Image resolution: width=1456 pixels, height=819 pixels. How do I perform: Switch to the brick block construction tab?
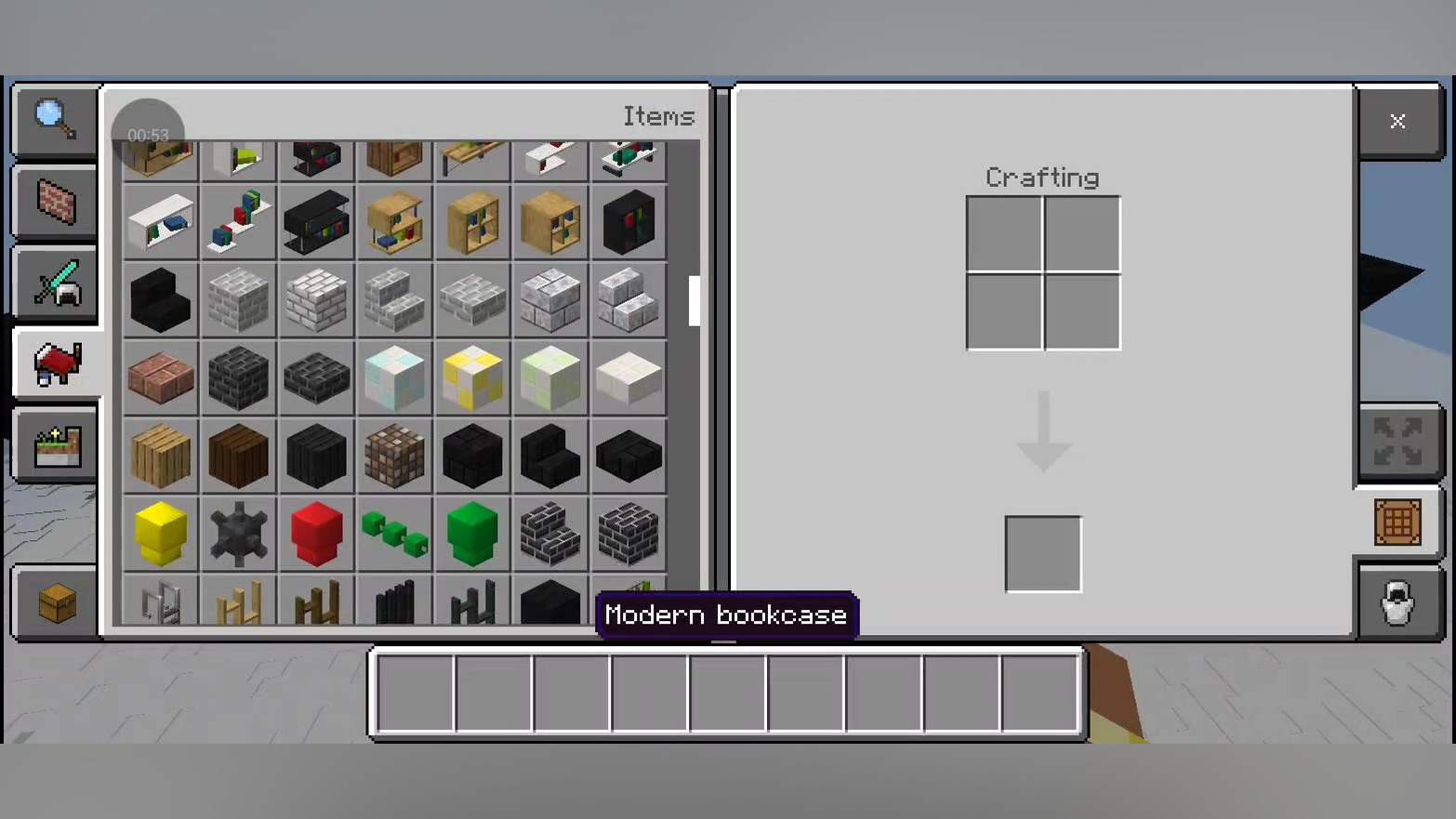pos(55,202)
